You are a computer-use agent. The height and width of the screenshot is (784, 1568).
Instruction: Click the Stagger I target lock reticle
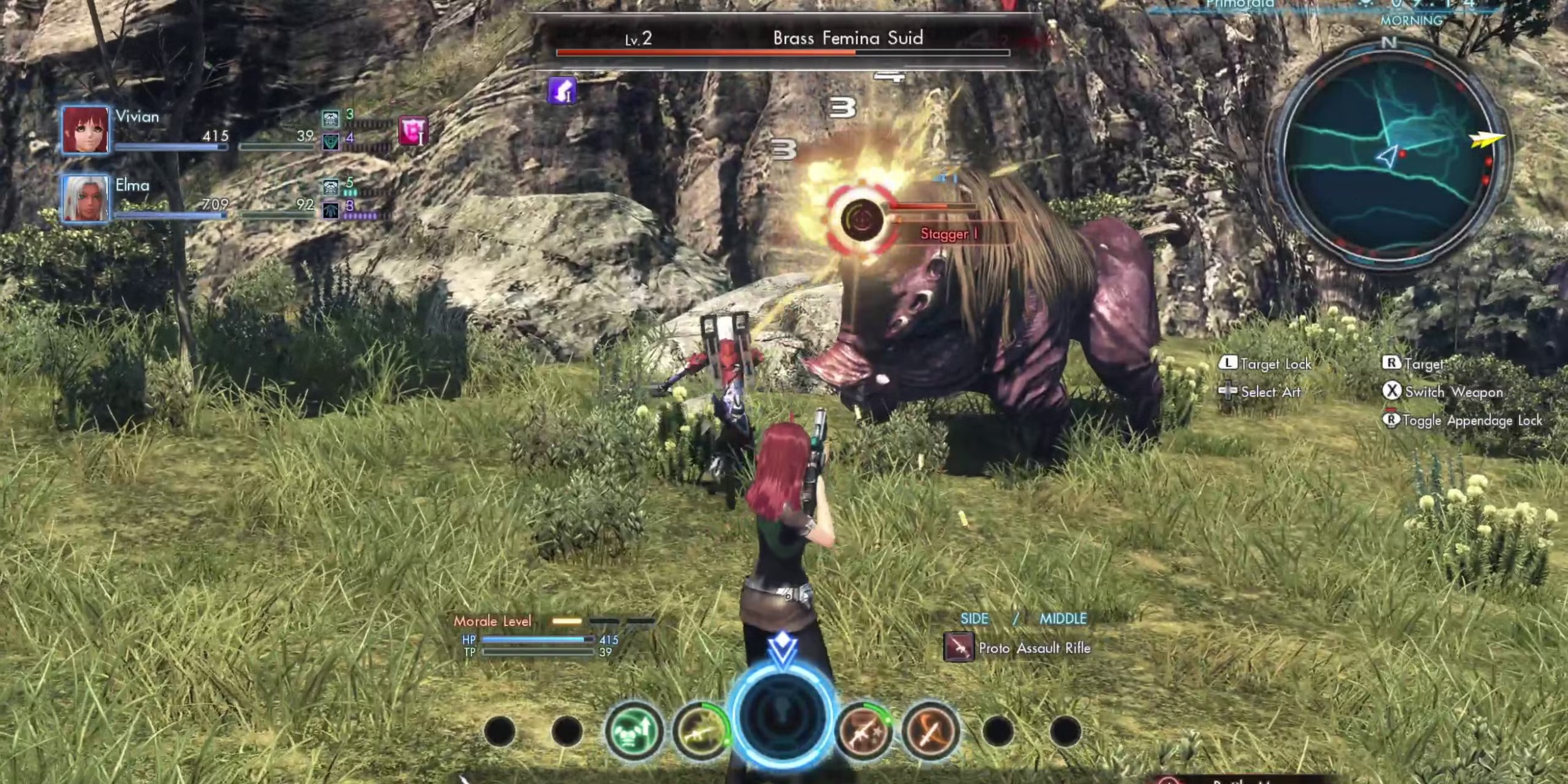(x=861, y=220)
